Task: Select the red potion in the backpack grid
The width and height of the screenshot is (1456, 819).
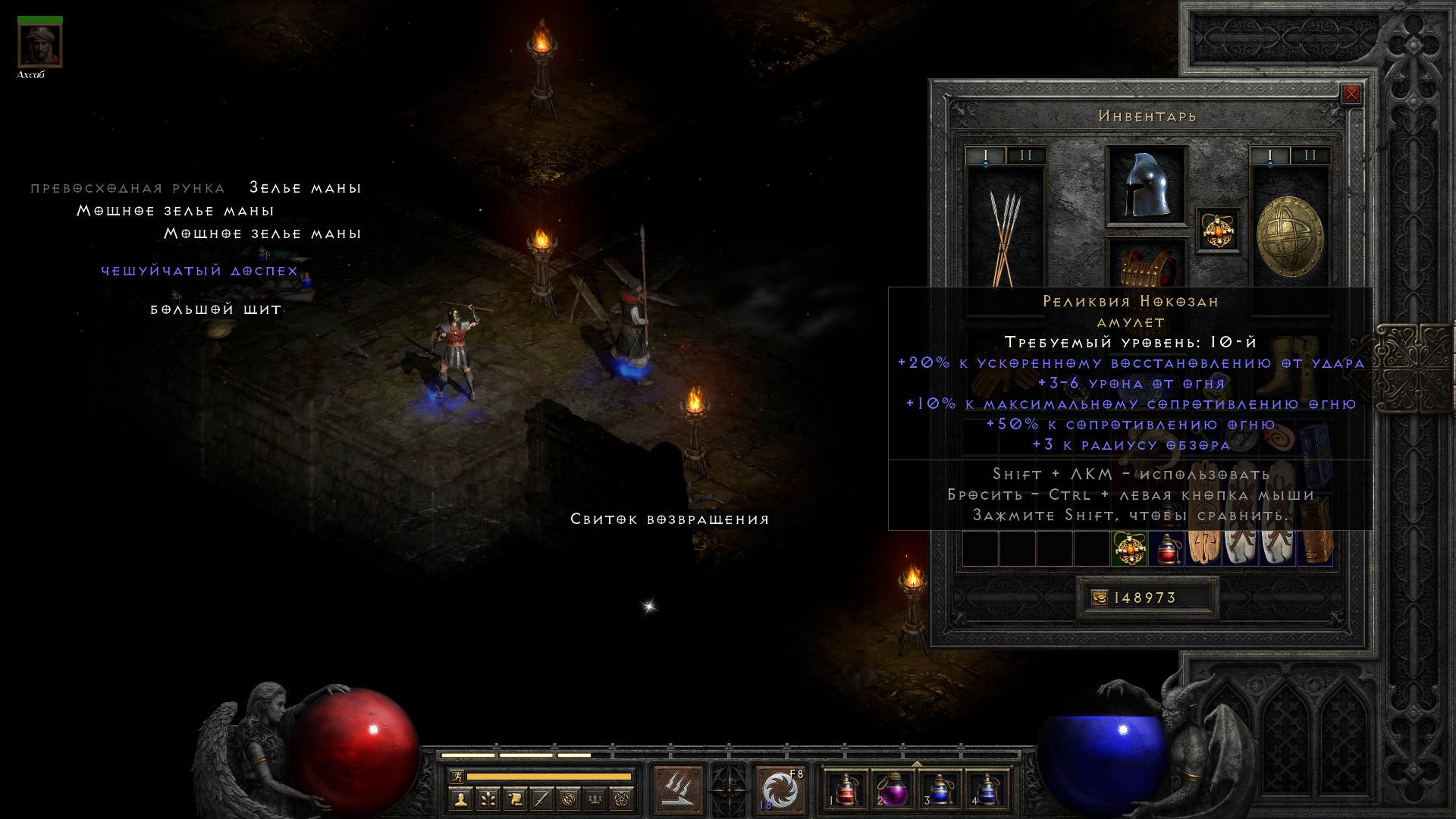Action: pos(1166,549)
